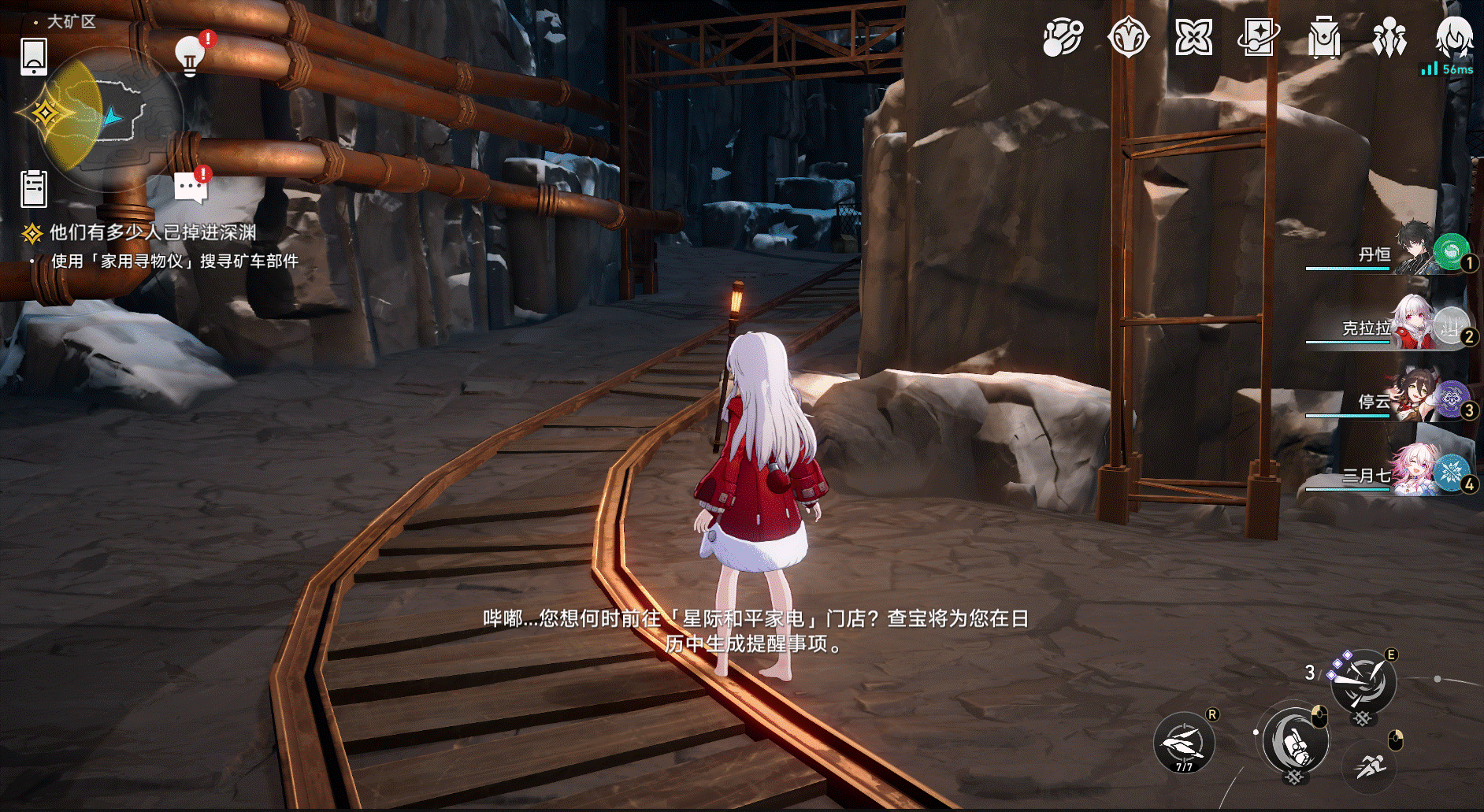Viewport: 1484px width, 812px height.
Task: Open the mission journal clipboard icon
Action: click(33, 187)
